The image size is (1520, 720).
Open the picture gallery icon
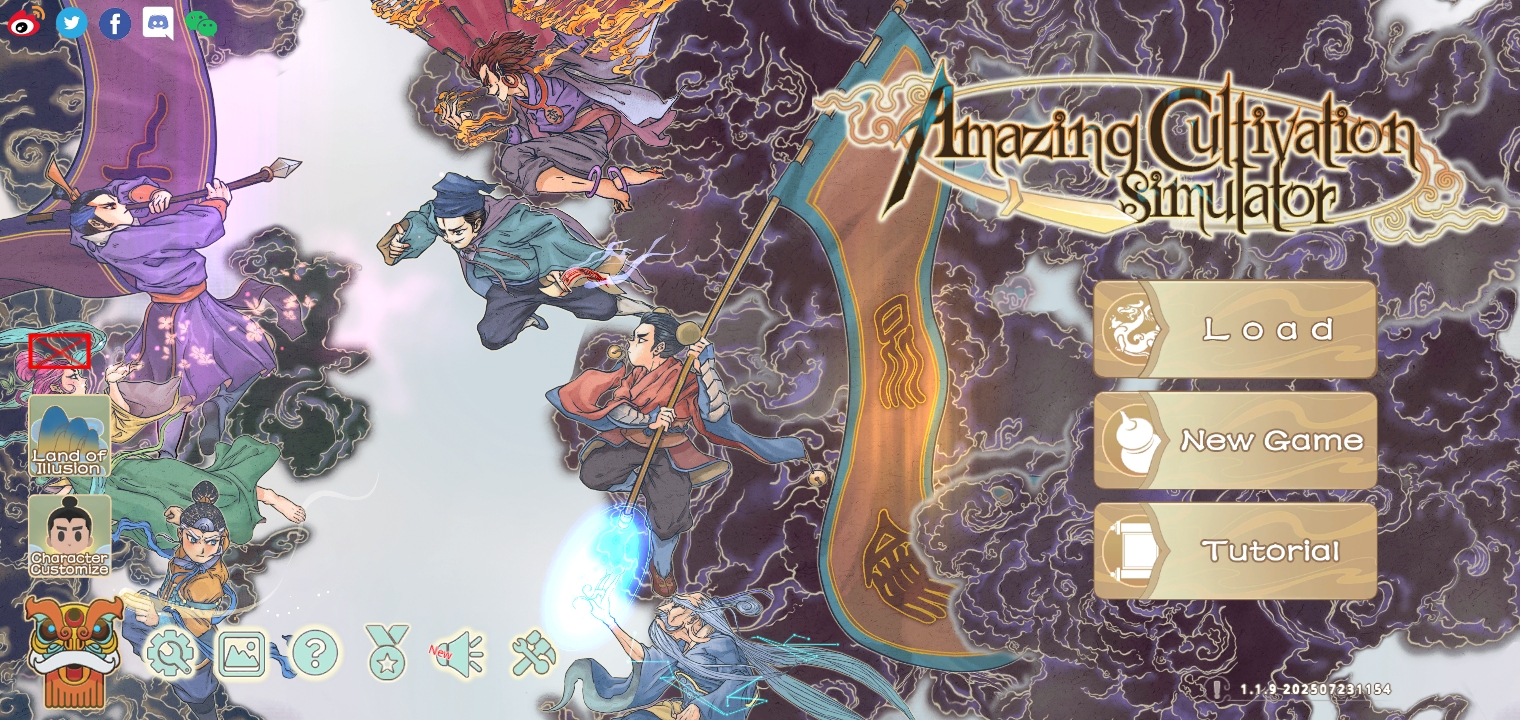click(242, 655)
